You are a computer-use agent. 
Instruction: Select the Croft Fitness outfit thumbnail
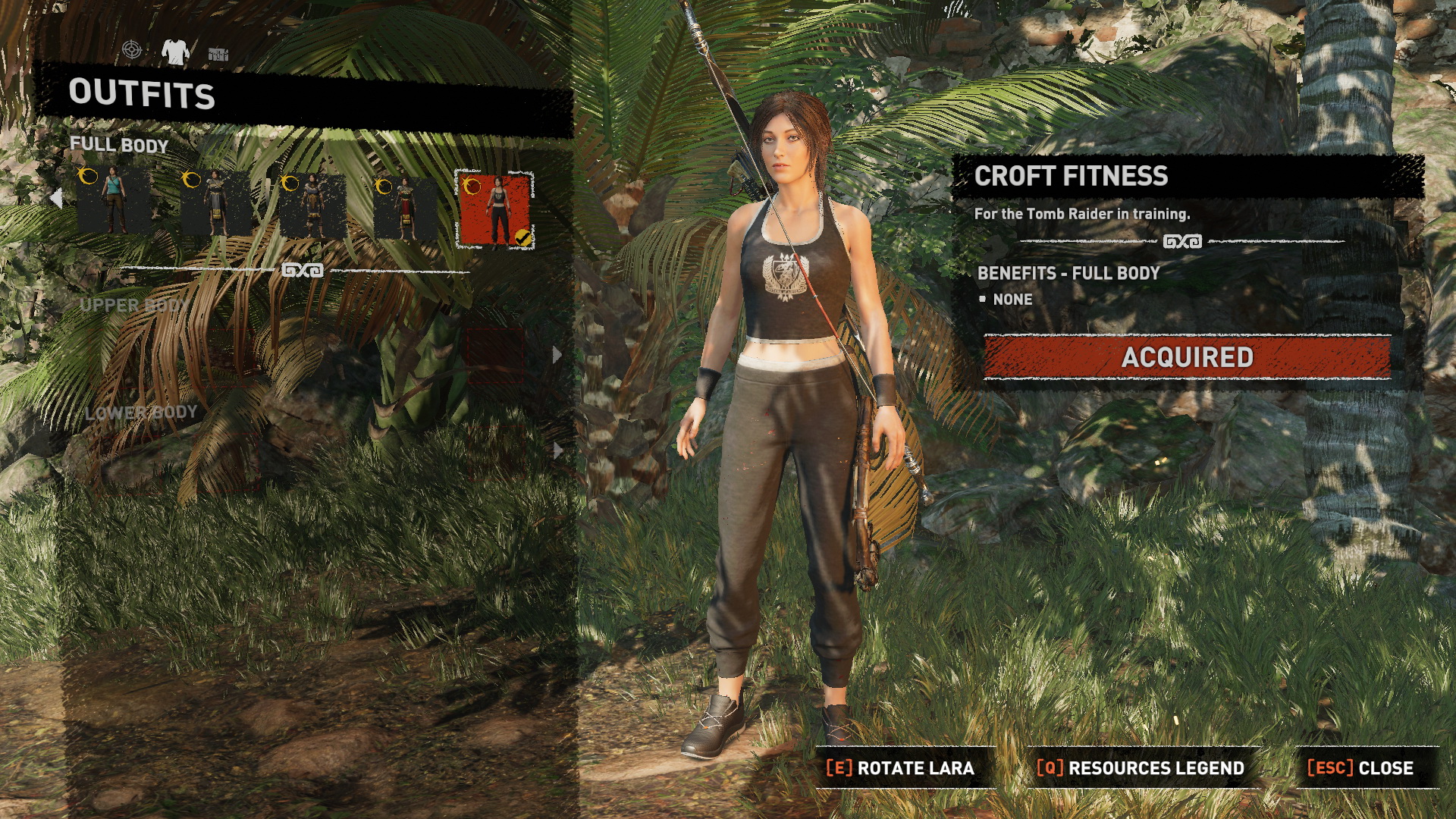[x=495, y=210]
